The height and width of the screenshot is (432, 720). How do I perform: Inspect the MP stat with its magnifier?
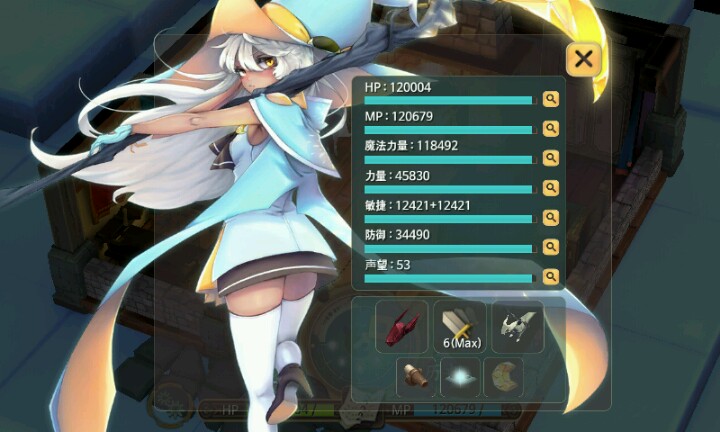coord(550,128)
